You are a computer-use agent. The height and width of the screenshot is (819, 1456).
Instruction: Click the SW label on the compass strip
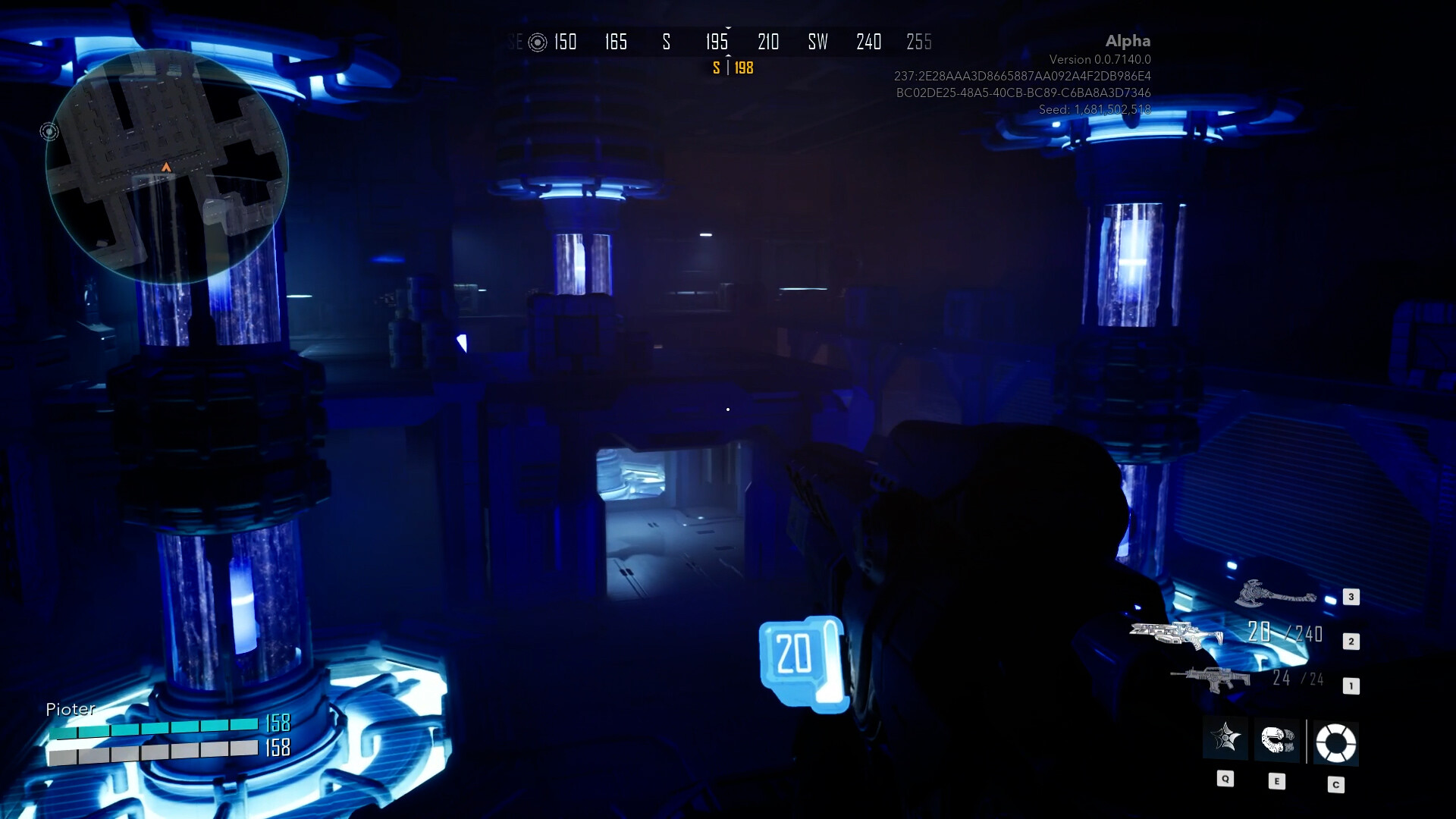coord(817,42)
